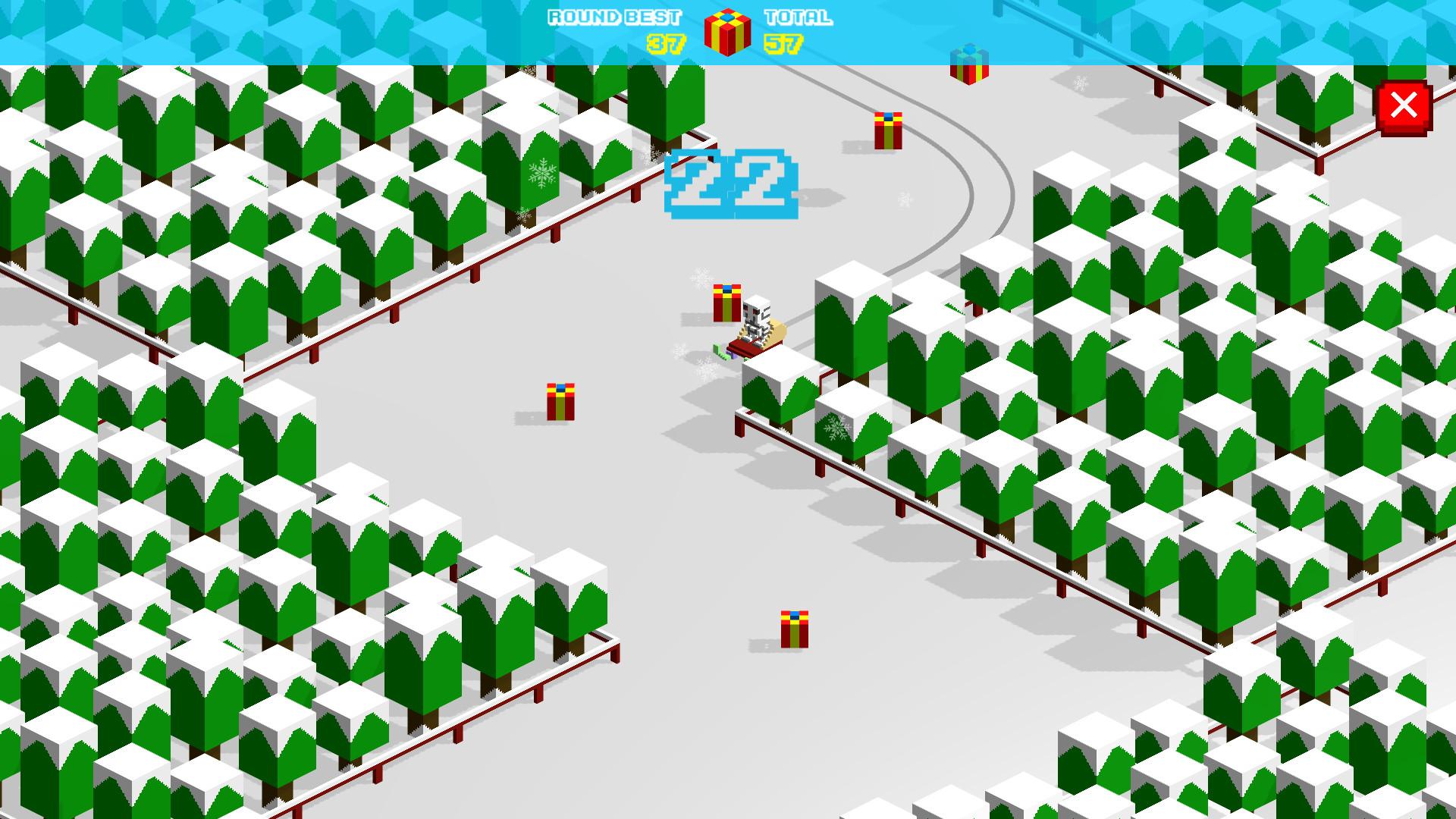Click the blue pixel score number 22

(730, 184)
